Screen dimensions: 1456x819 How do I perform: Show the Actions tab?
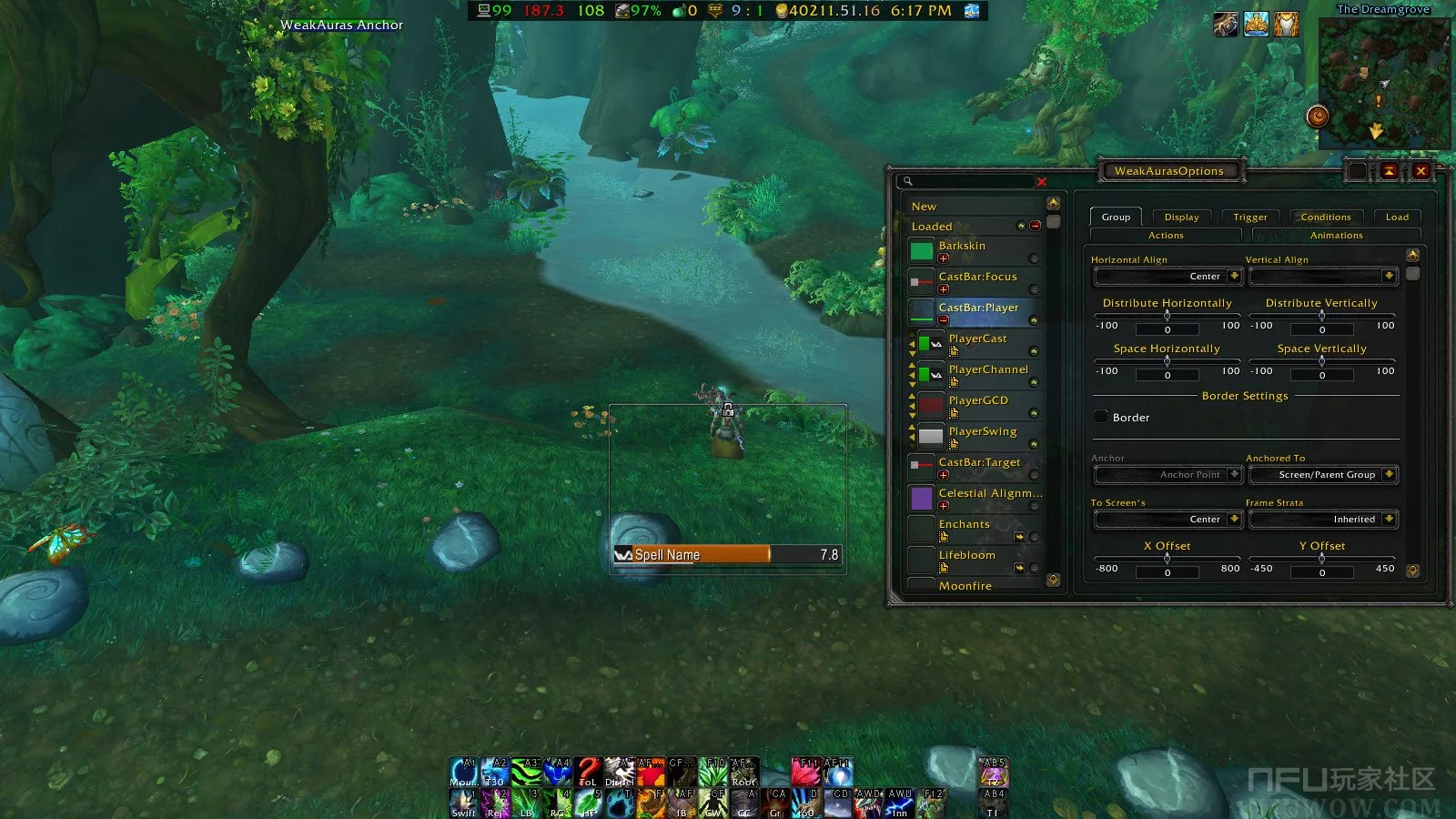(1166, 236)
